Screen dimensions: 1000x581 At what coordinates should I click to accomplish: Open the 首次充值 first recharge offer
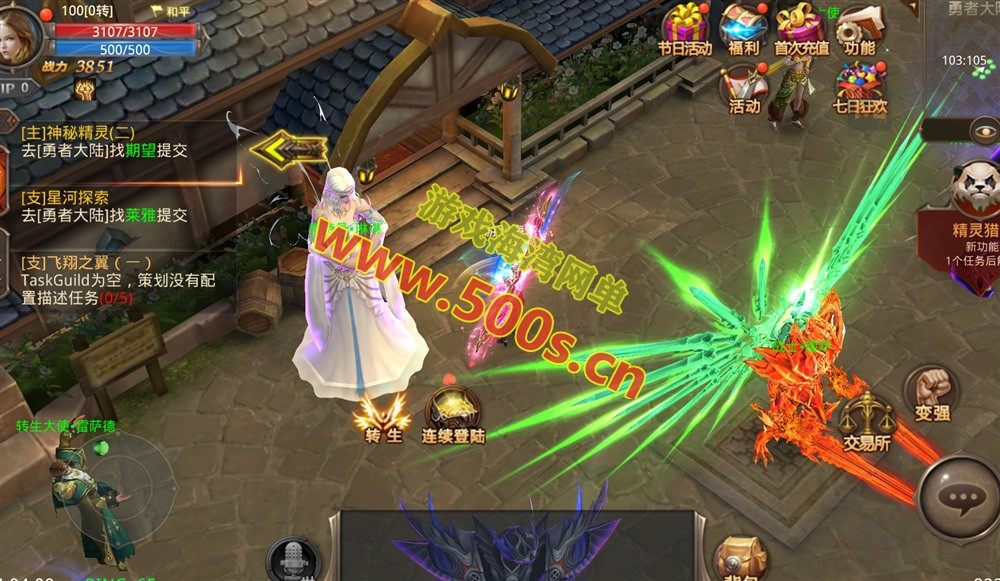coord(802,29)
